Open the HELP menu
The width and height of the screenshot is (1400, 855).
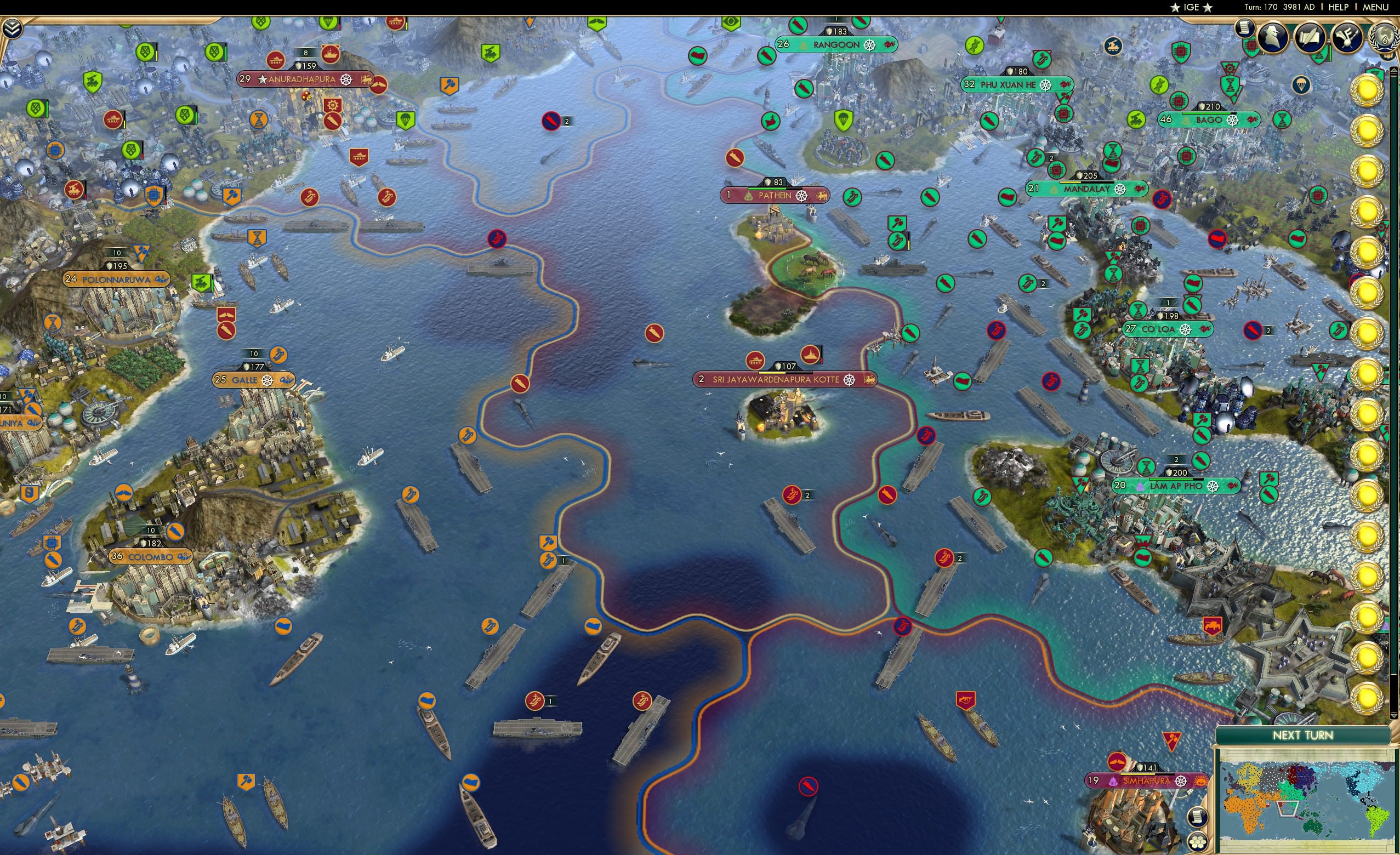(x=1339, y=7)
